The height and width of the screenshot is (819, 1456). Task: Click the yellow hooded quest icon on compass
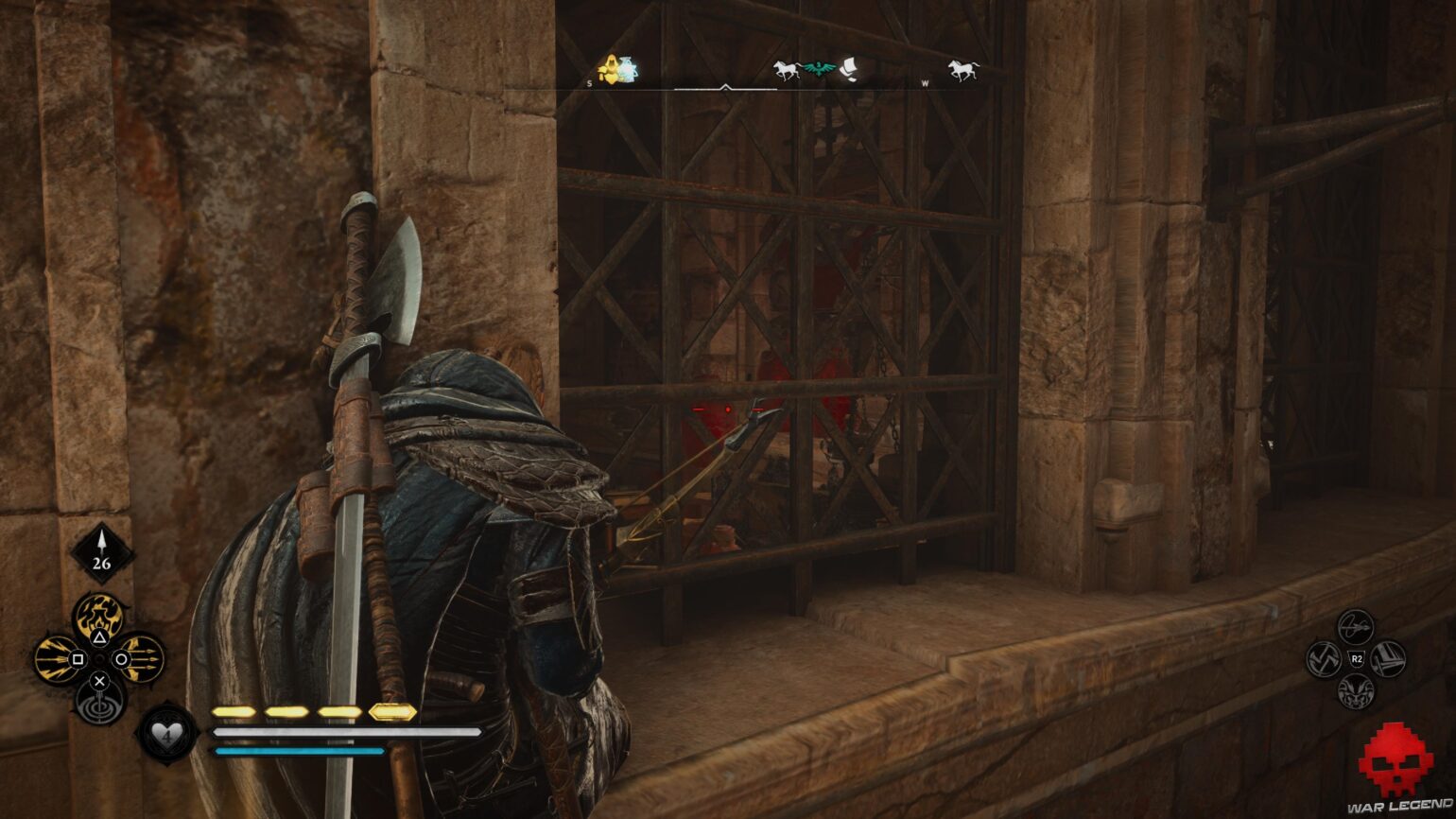point(612,68)
